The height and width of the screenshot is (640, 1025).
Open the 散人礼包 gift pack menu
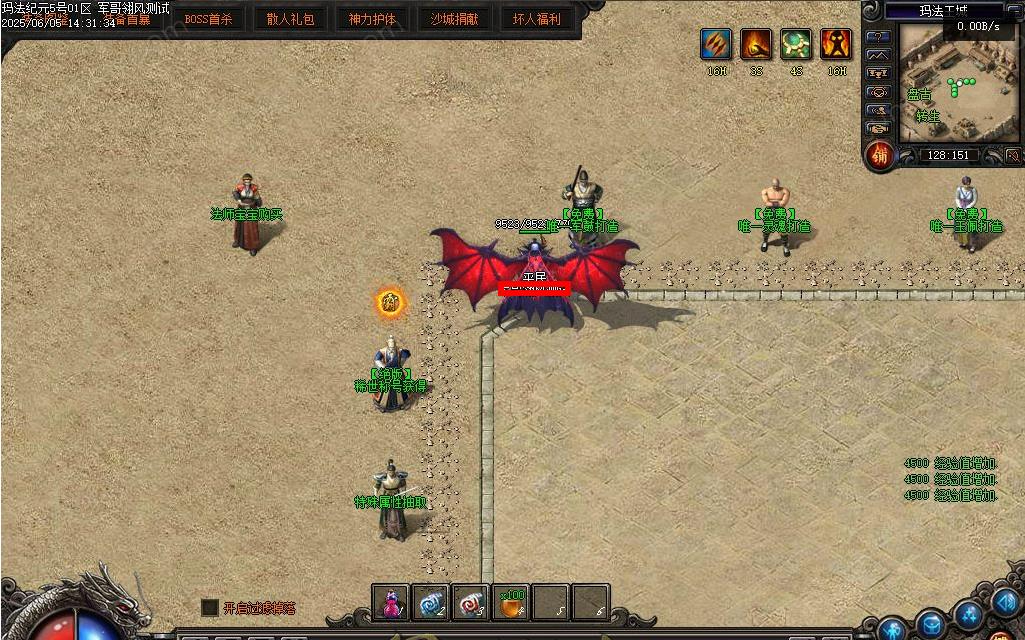point(290,19)
